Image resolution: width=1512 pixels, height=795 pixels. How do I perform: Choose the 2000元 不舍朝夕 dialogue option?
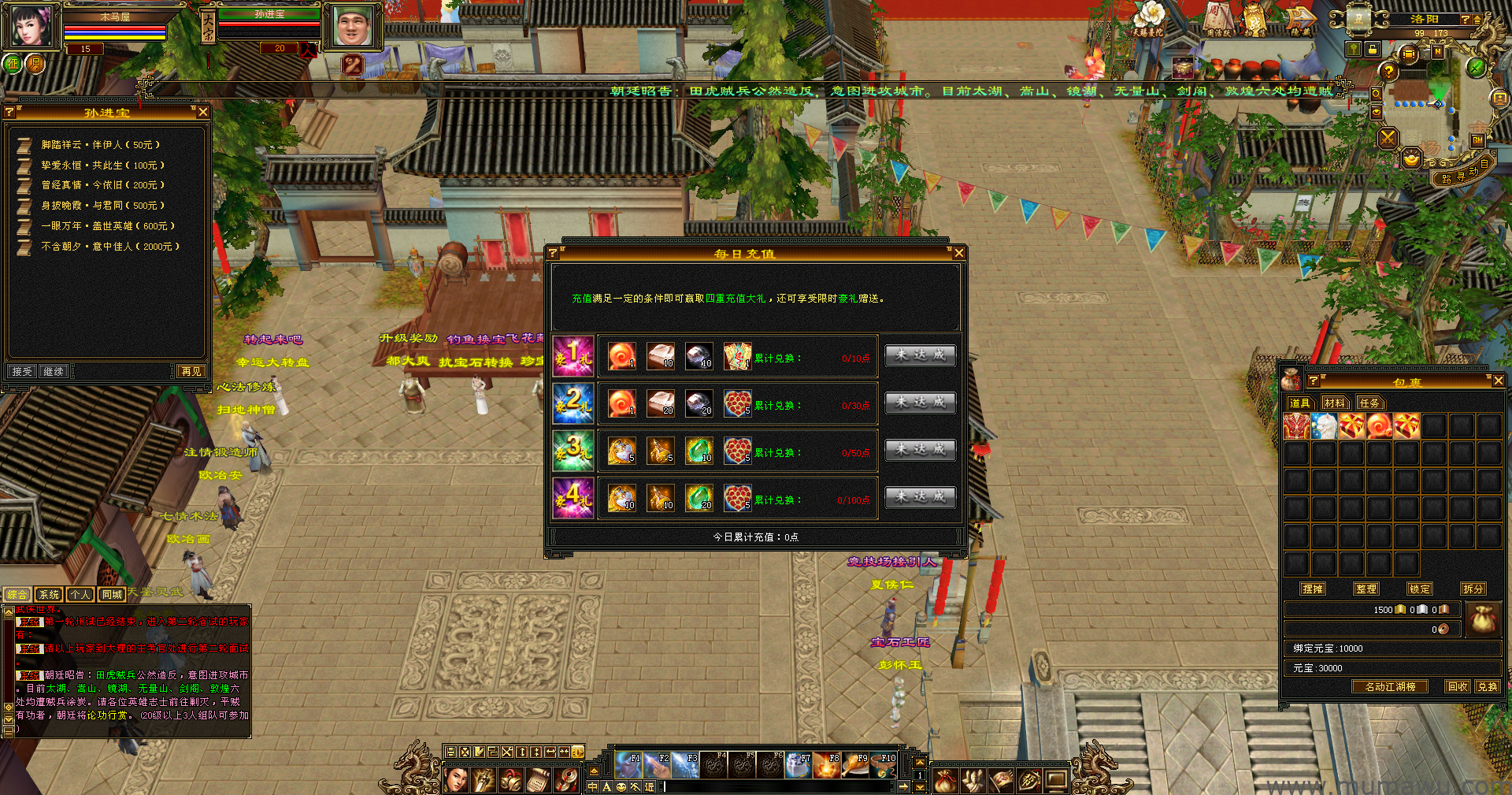(x=110, y=247)
